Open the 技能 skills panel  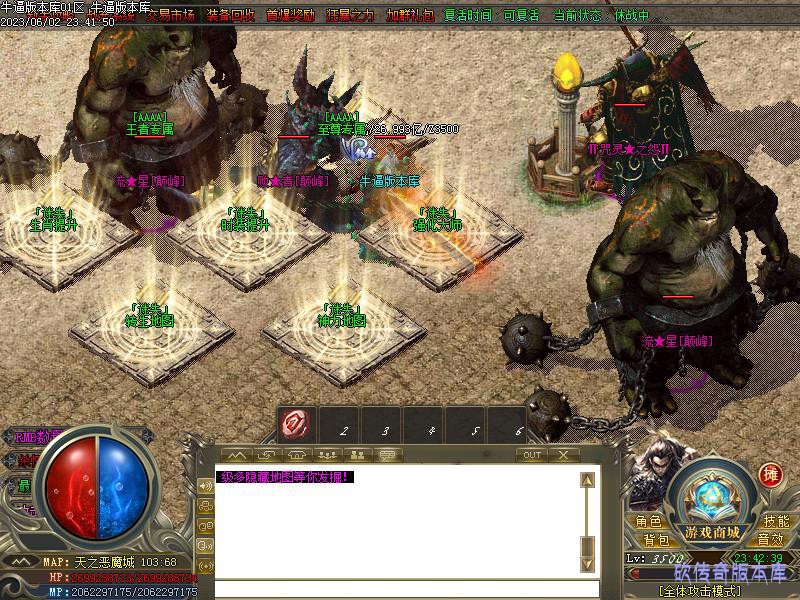776,522
